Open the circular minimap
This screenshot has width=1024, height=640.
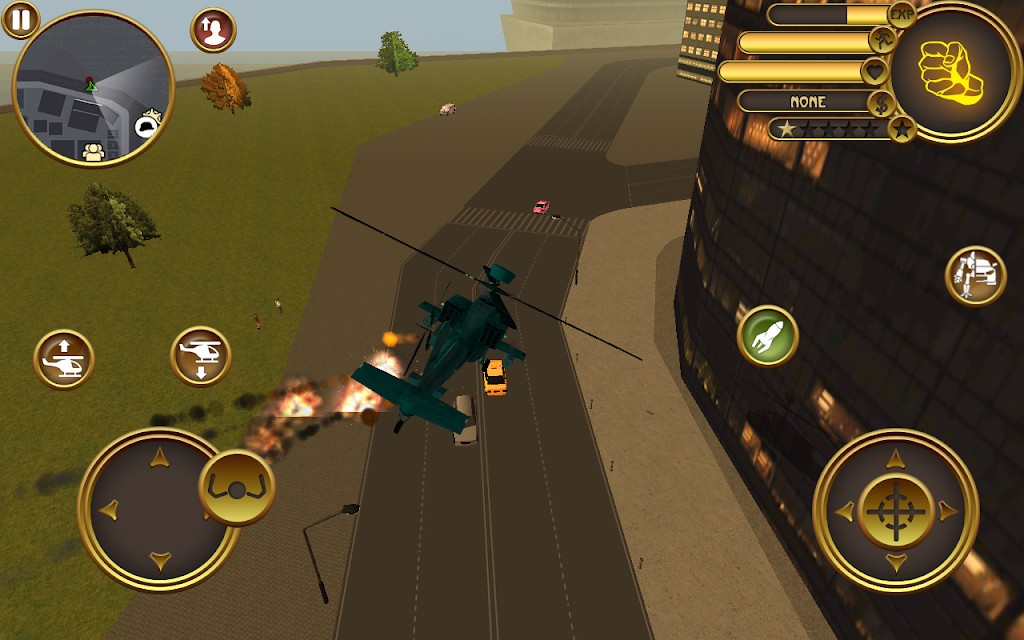click(93, 89)
